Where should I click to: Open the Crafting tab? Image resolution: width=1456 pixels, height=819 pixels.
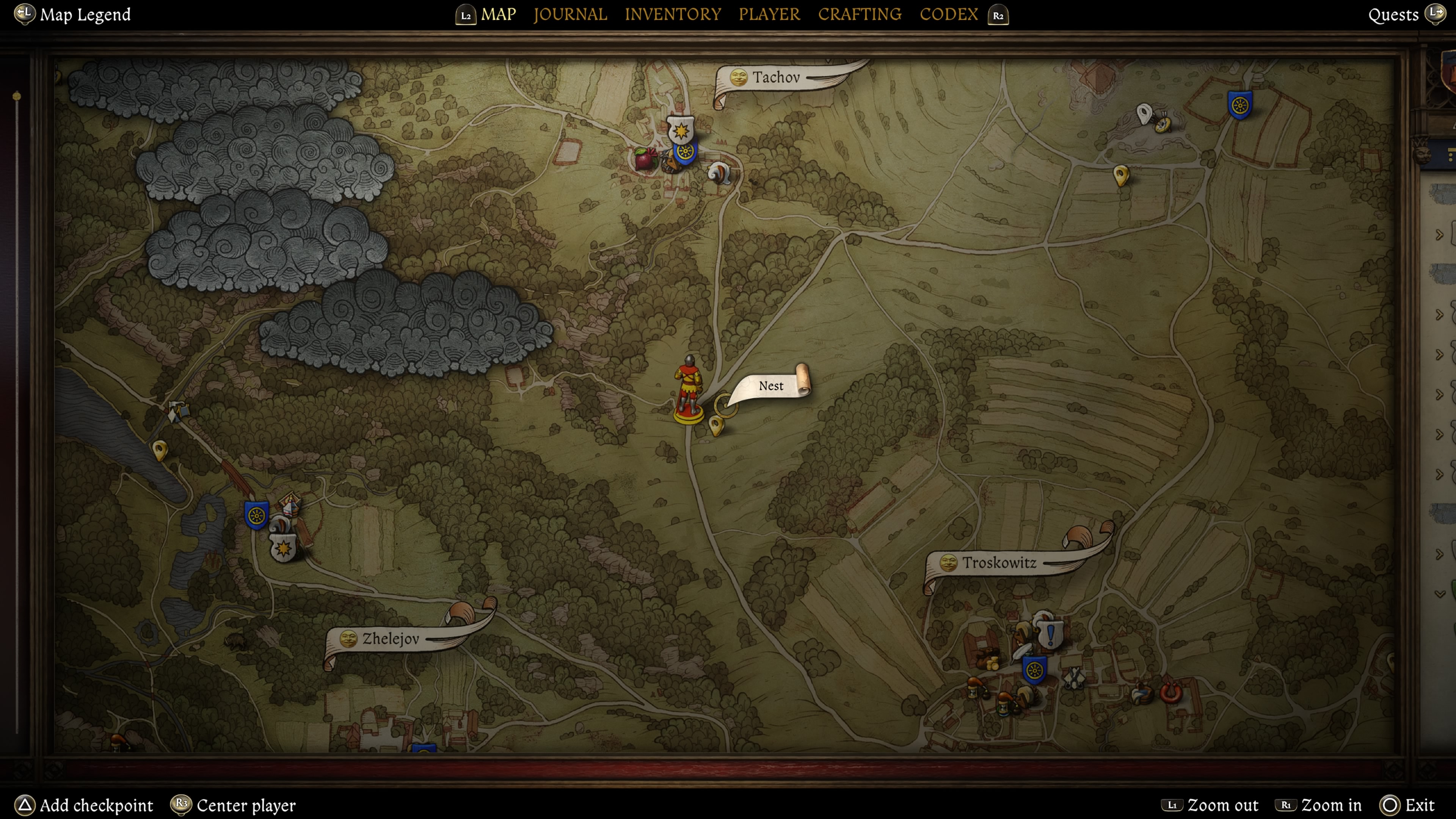(x=860, y=14)
